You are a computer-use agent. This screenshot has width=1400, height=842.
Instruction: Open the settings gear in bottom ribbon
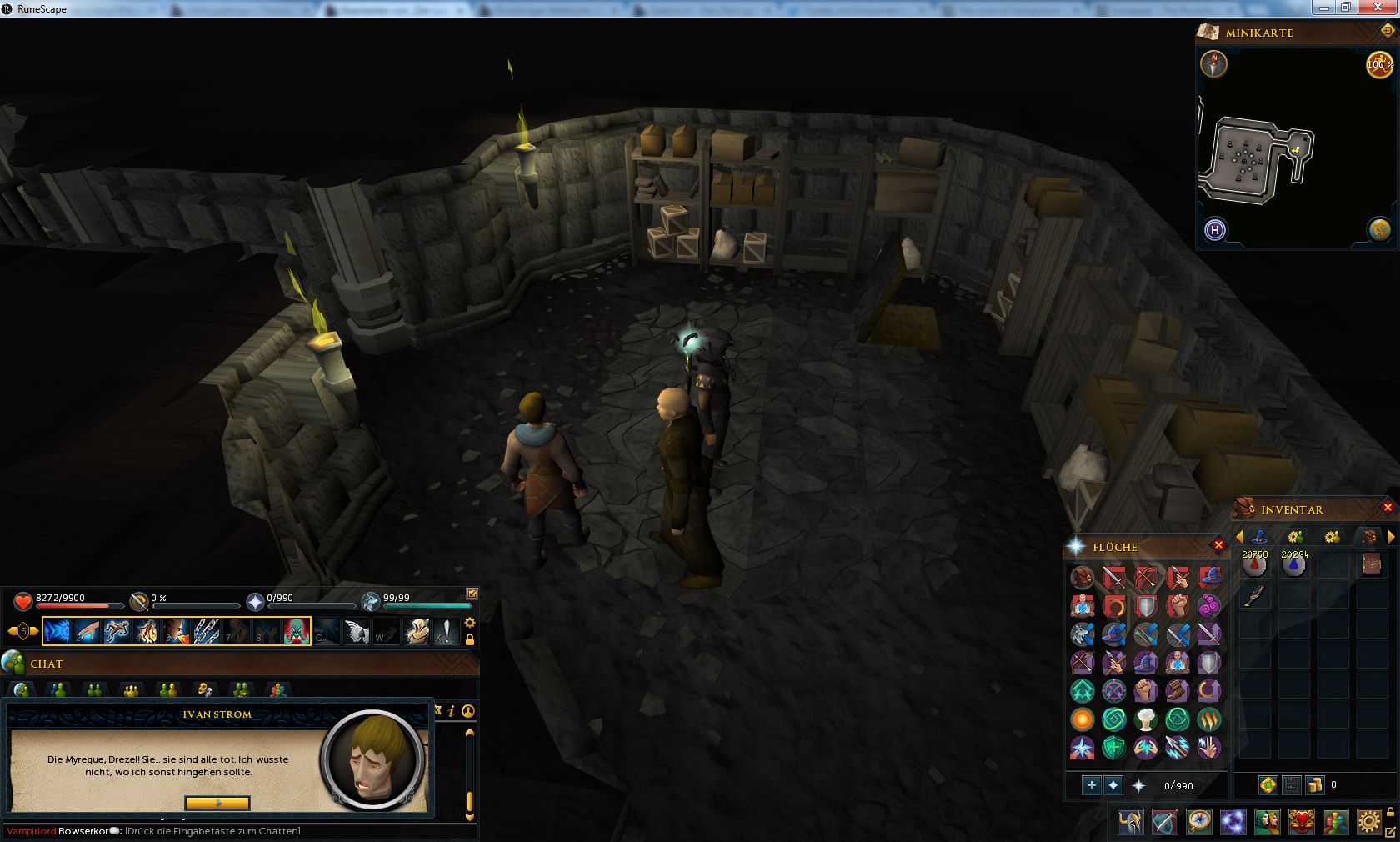tap(1368, 822)
